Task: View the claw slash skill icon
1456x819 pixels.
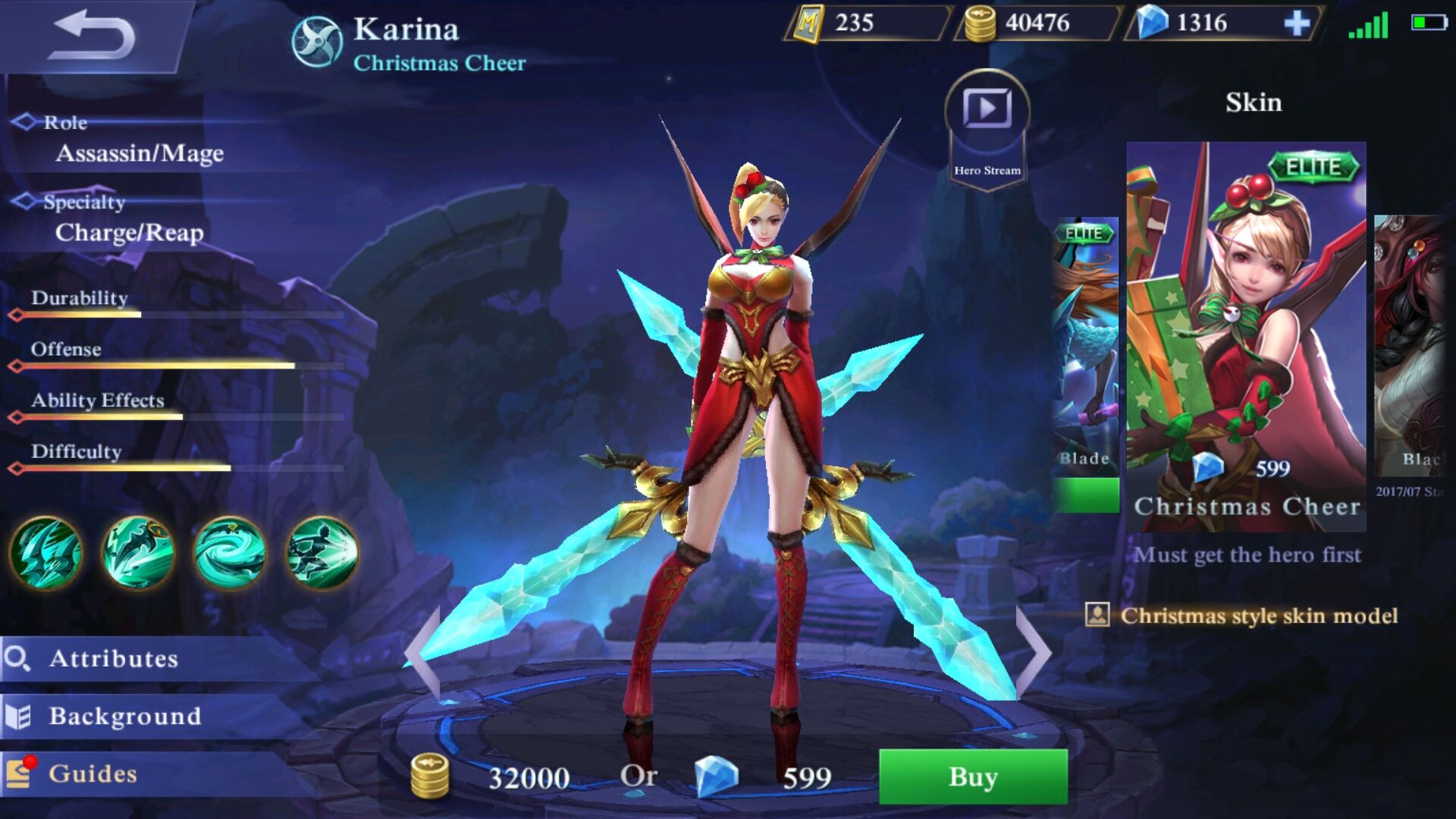Action: point(46,553)
